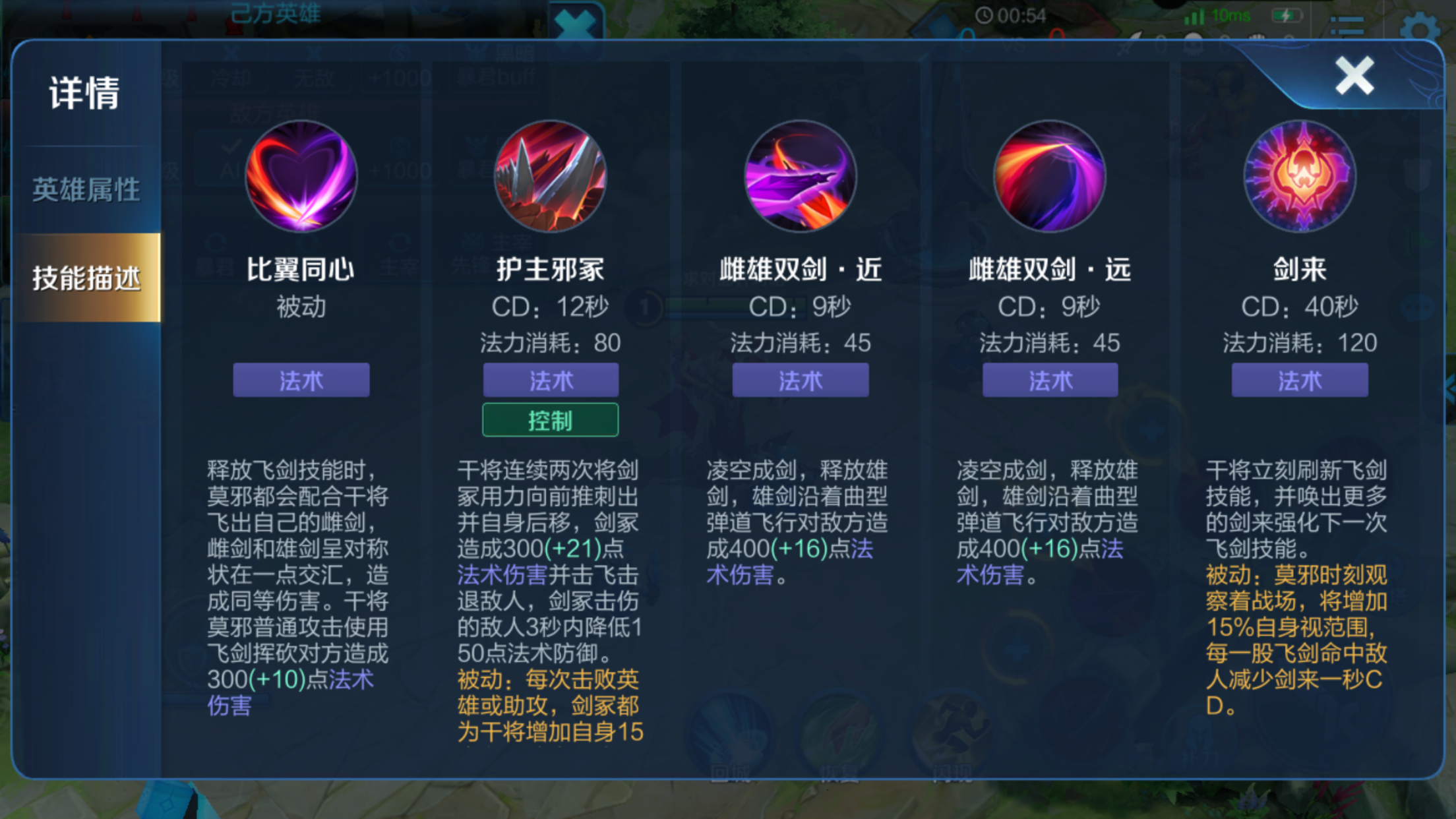Click the 控制 button under 护主邪冢
The width and height of the screenshot is (1456, 819).
(x=551, y=419)
